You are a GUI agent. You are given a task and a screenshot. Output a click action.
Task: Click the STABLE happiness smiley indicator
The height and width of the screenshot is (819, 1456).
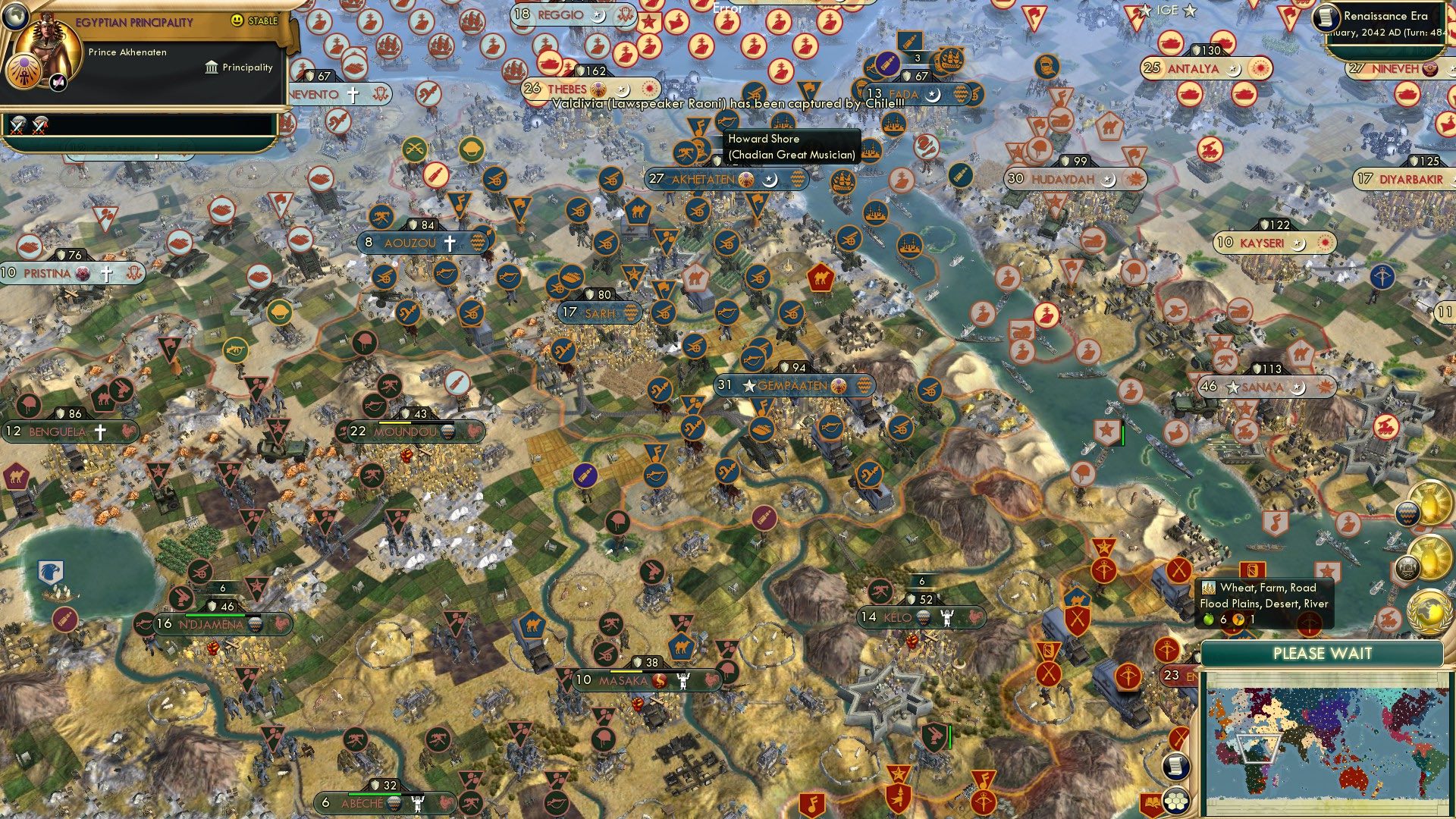[237, 20]
